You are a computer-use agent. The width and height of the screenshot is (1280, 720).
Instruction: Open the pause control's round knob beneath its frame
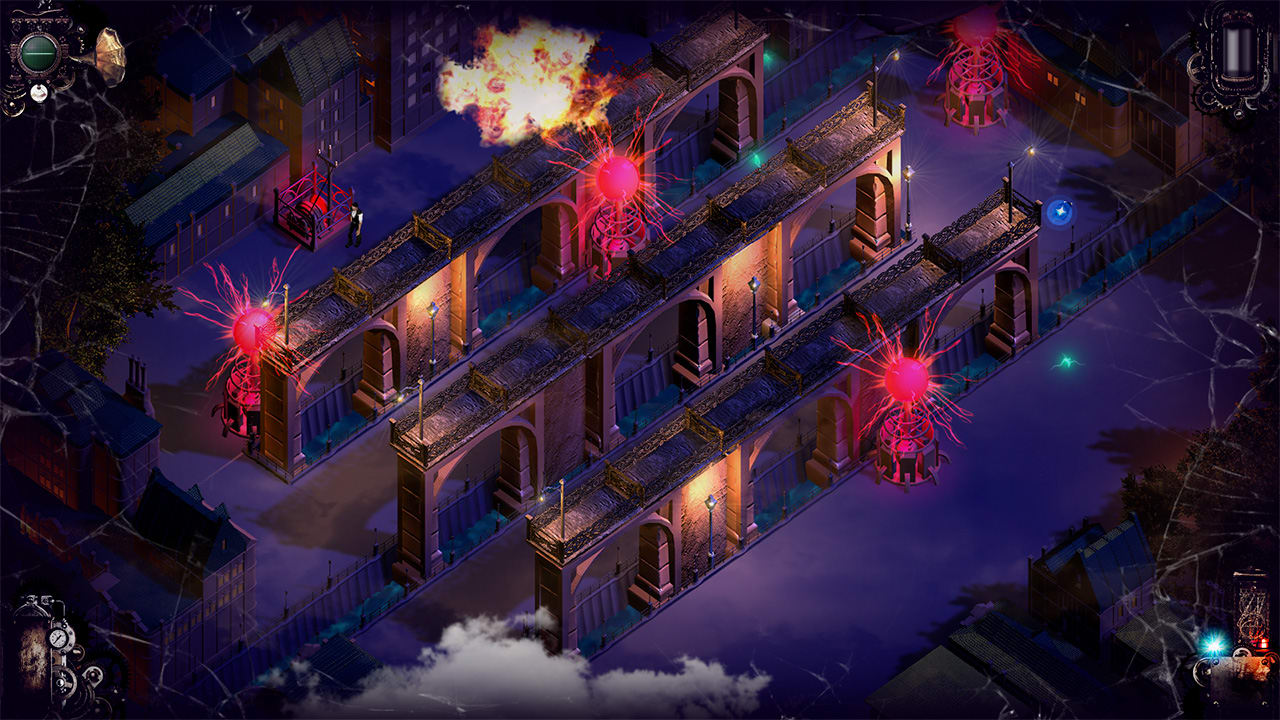pyautogui.click(x=1238, y=115)
